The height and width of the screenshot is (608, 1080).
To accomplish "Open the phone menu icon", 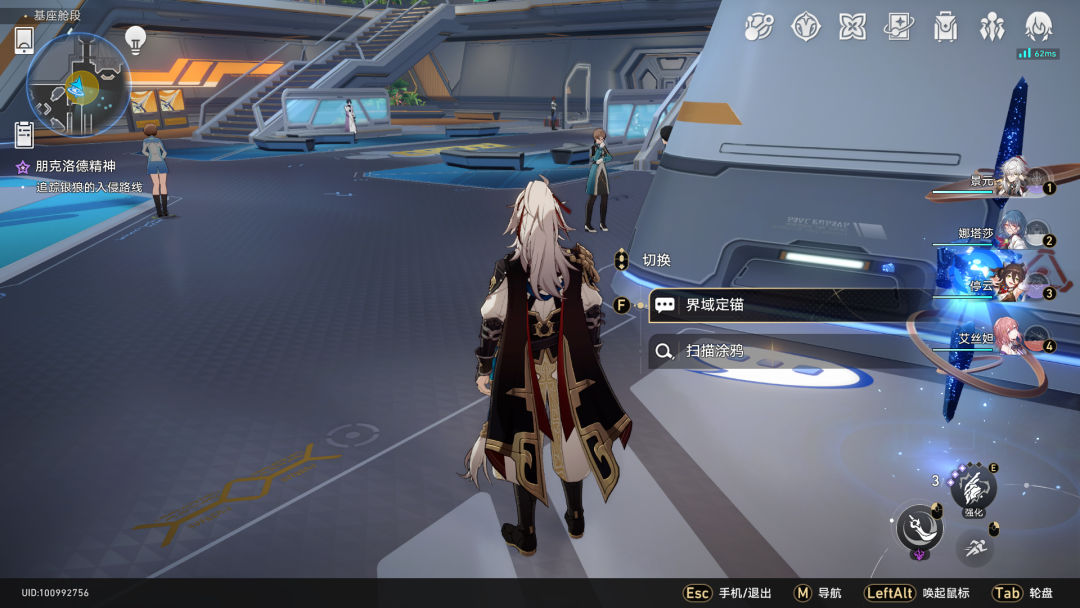I will coord(24,40).
